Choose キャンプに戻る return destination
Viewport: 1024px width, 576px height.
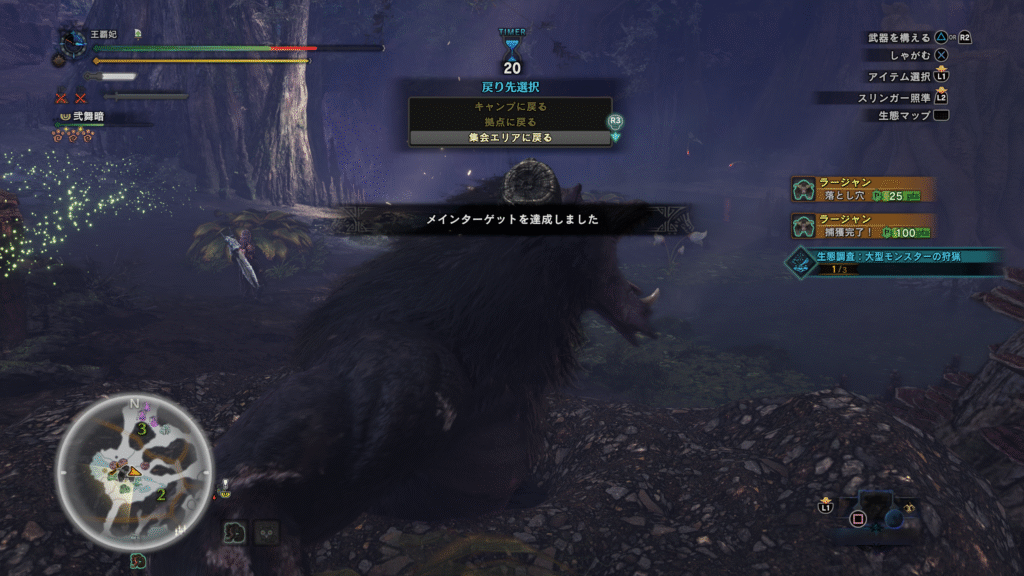[509, 106]
